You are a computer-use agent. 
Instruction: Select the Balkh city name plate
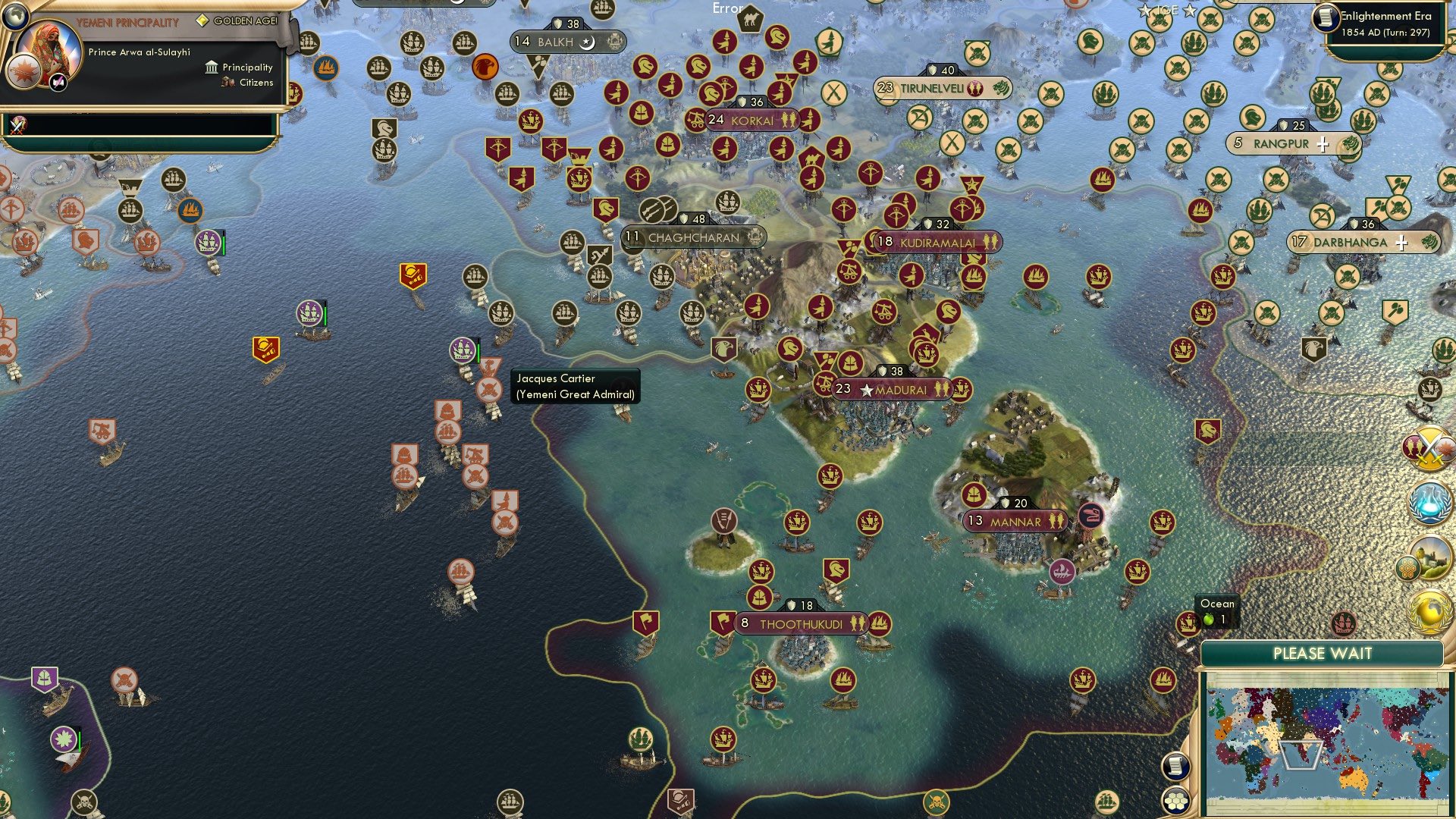[x=556, y=42]
